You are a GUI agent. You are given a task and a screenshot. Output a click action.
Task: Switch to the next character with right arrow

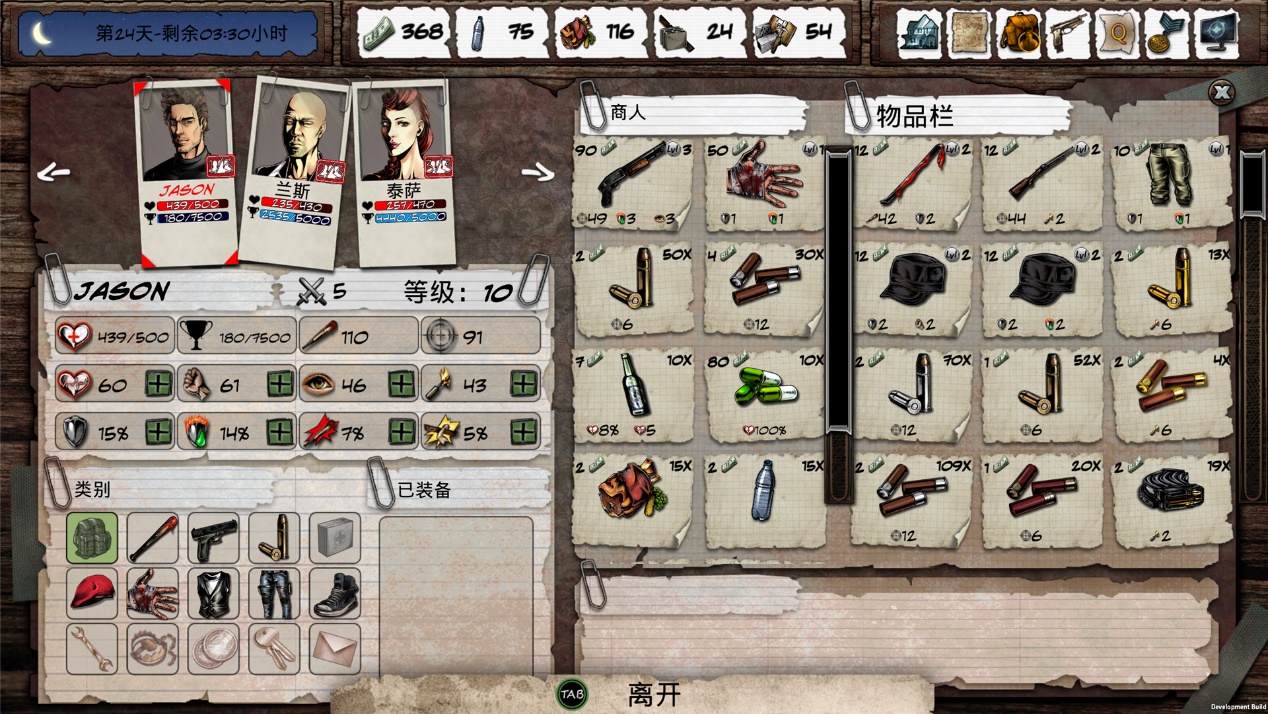(x=537, y=173)
